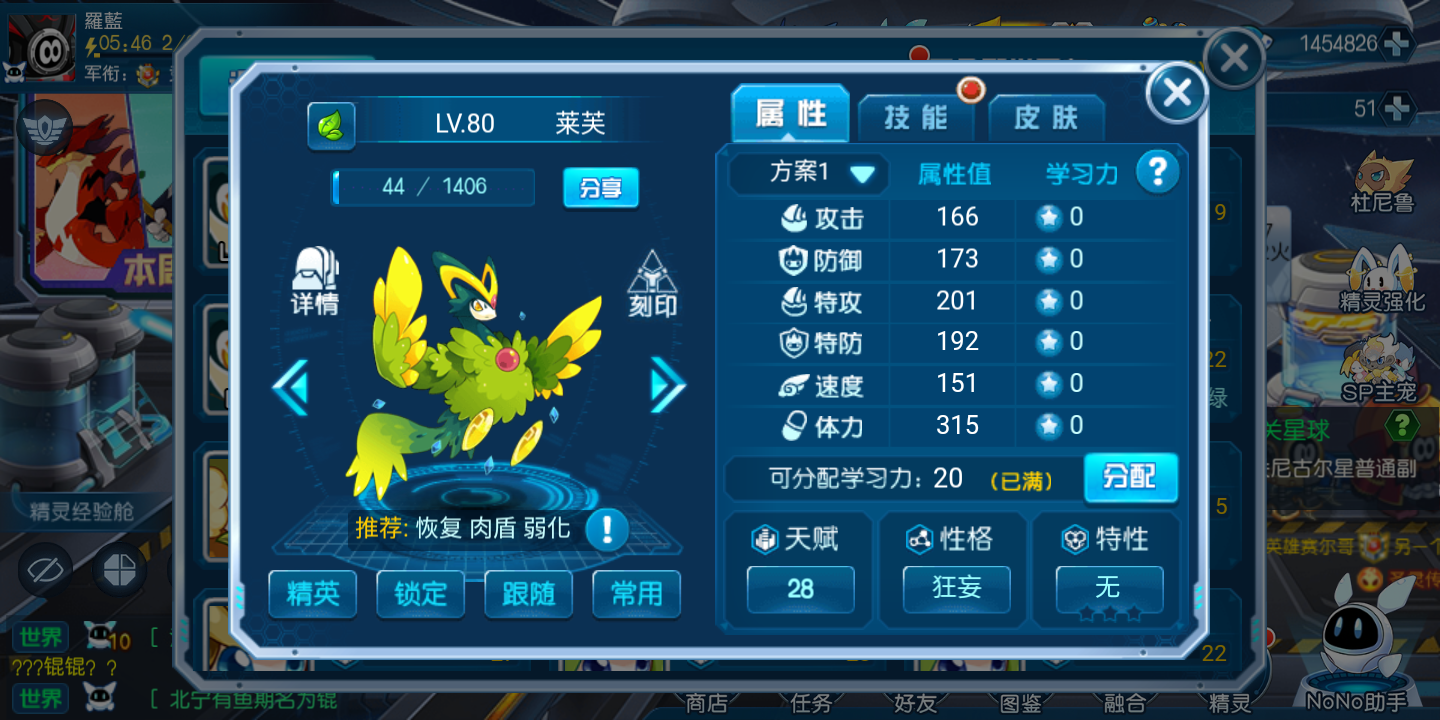Set the pet to 跟随 follow
The image size is (1440, 720).
[x=528, y=594]
